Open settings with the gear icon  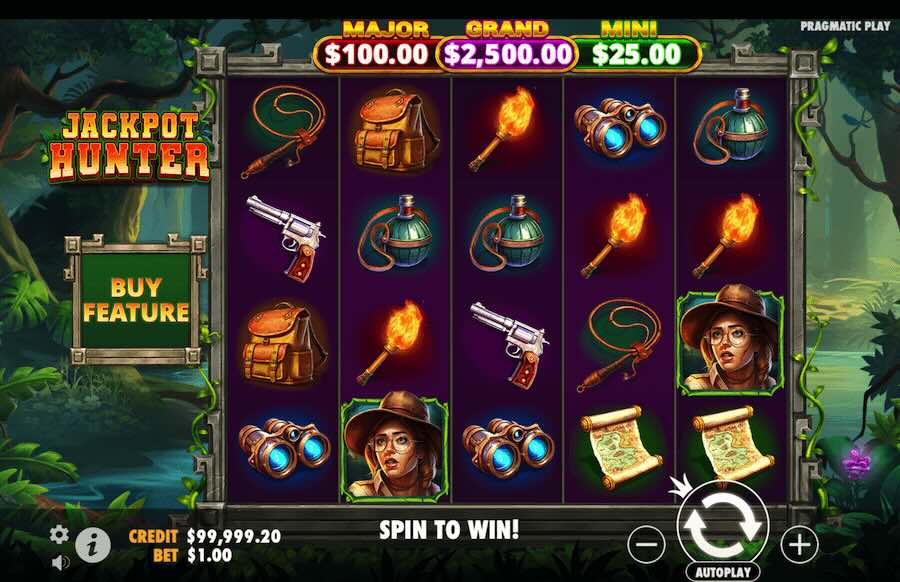point(60,534)
